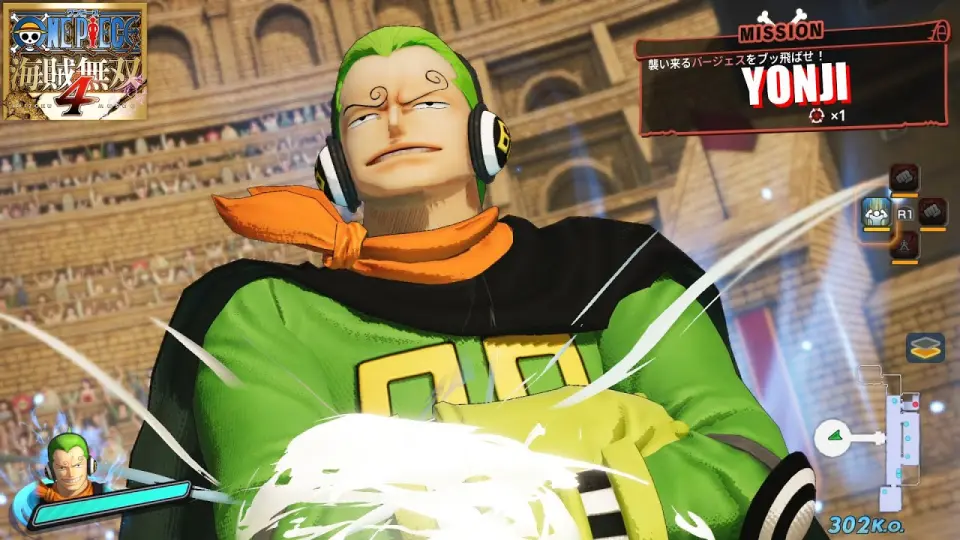The image size is (960, 540).
Task: Open the Yonji mission objective panel
Action: pyautogui.click(x=794, y=77)
